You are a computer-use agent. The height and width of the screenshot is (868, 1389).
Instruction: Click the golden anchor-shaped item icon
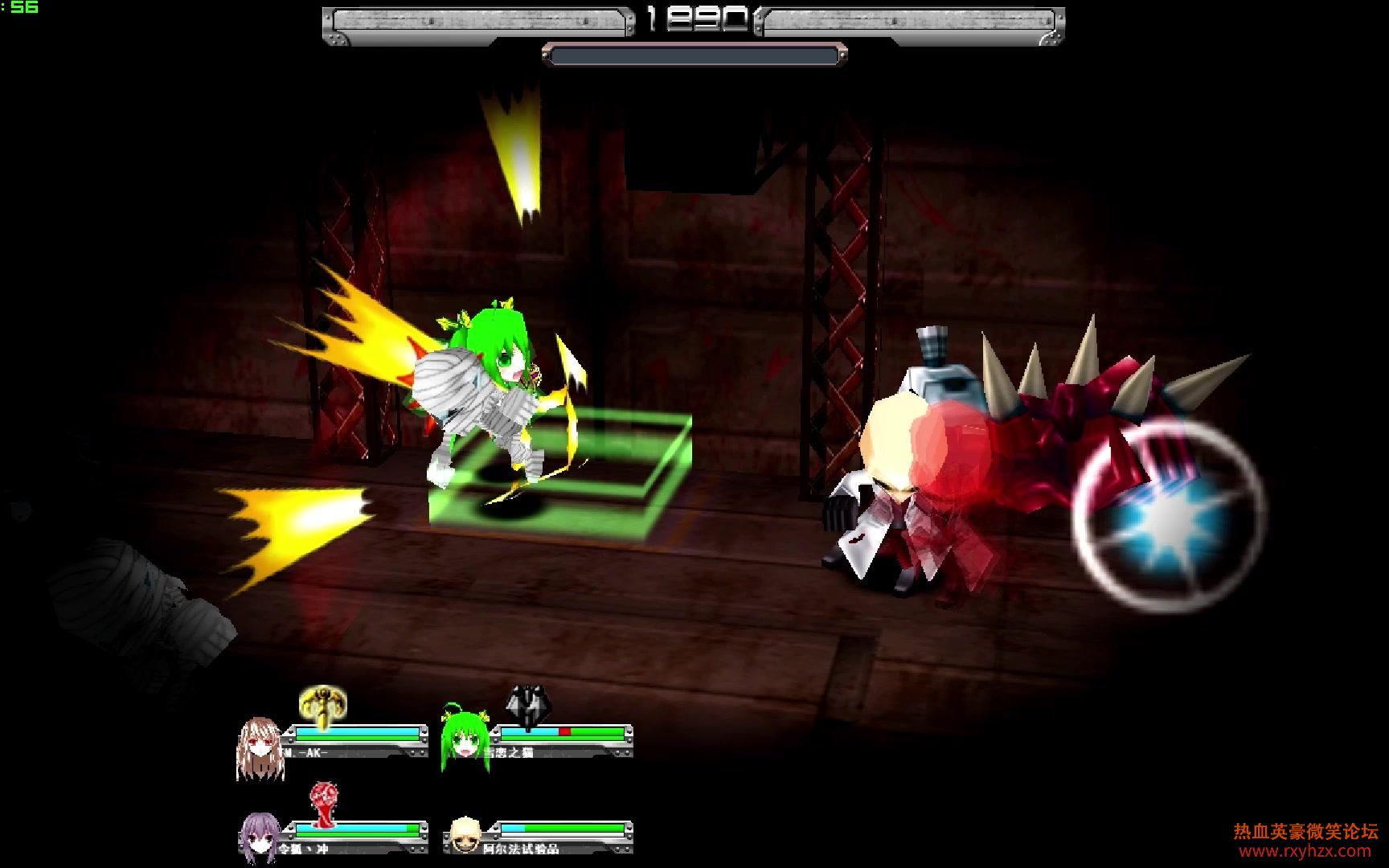(323, 706)
